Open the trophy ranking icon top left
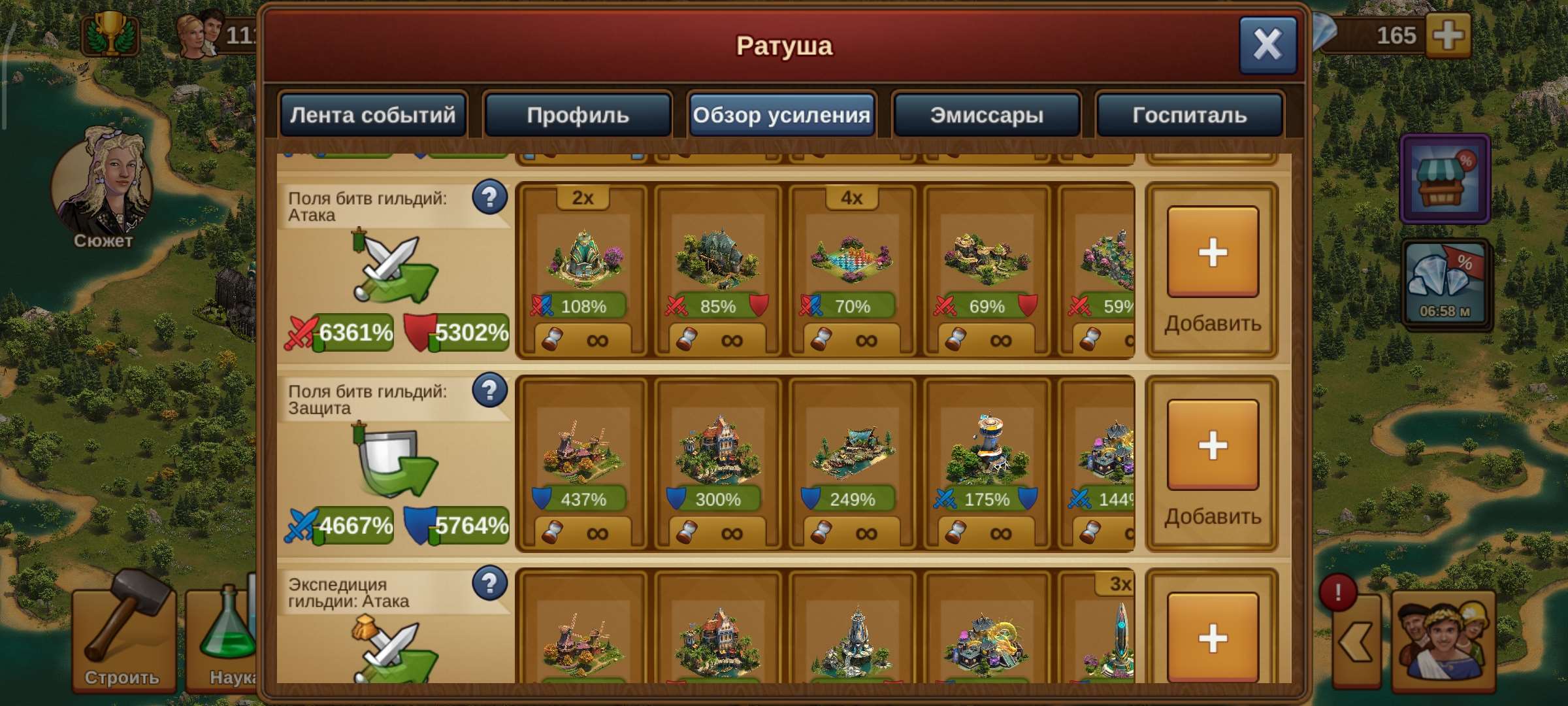 (x=110, y=31)
